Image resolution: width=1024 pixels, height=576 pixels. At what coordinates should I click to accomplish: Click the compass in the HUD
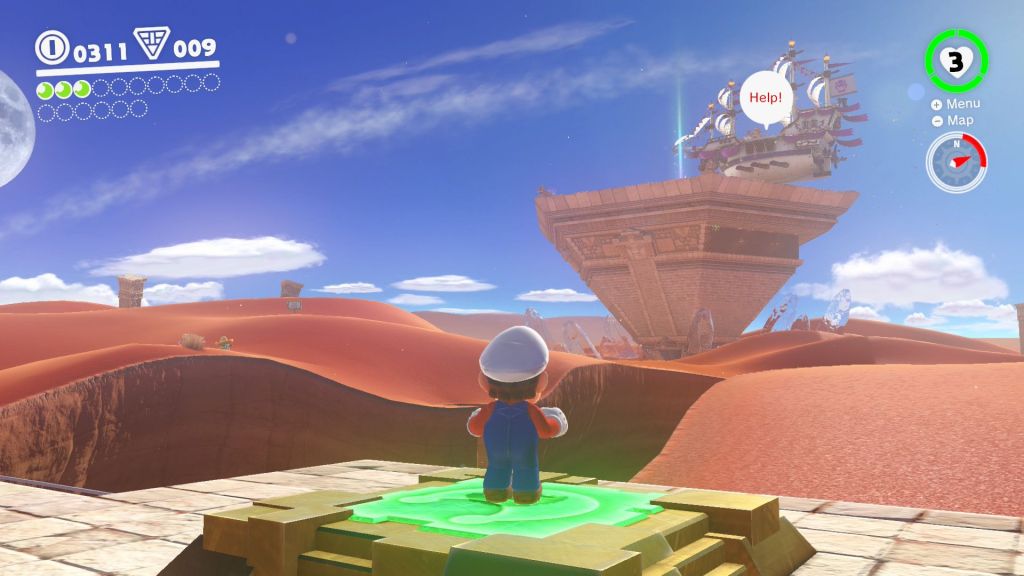(955, 162)
